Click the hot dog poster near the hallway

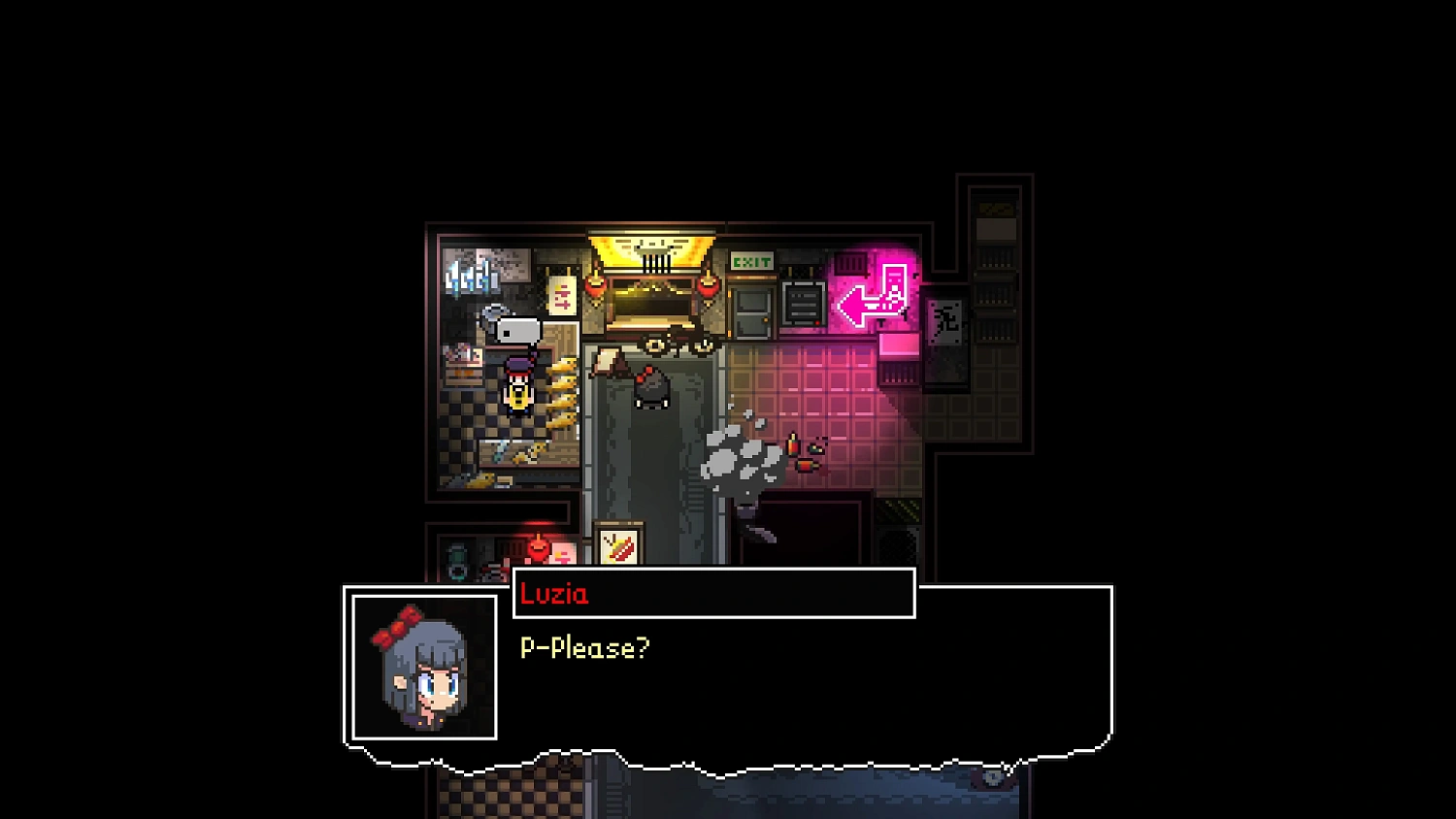(x=619, y=543)
